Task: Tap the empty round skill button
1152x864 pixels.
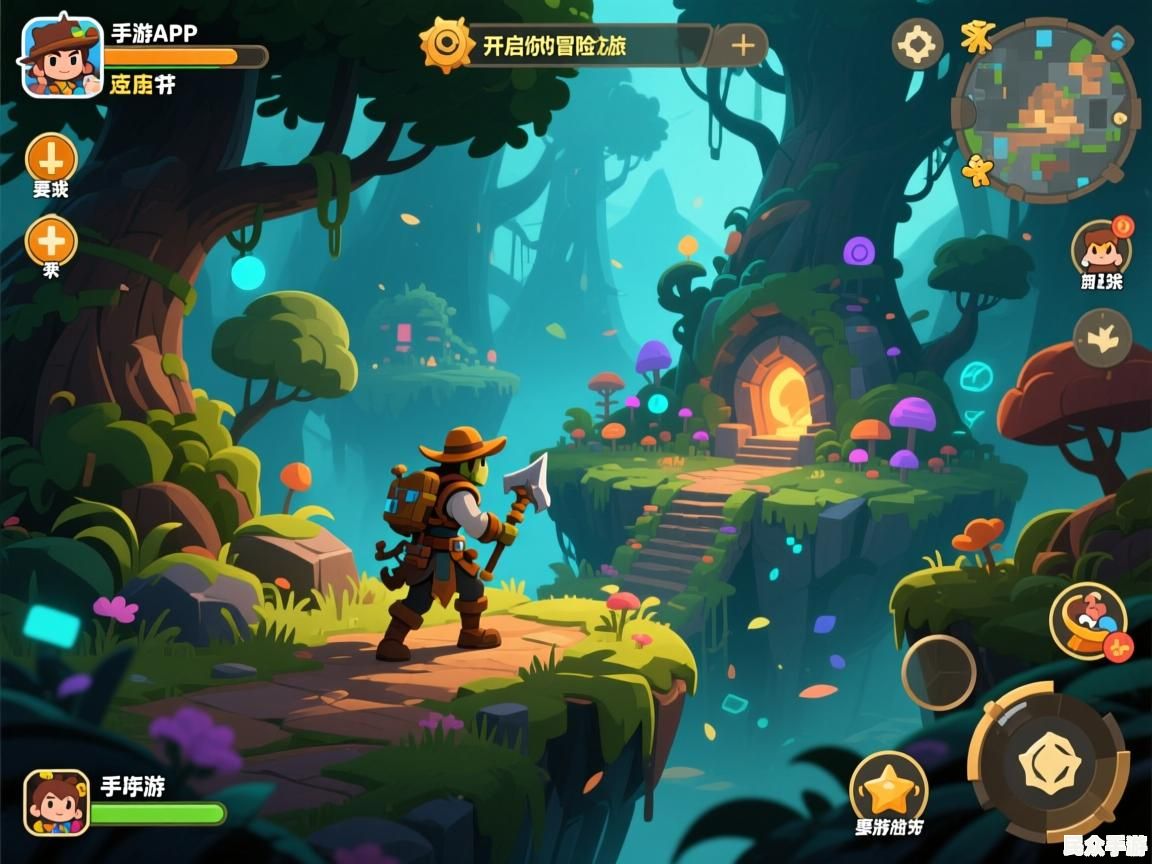Action: pyautogui.click(x=939, y=672)
